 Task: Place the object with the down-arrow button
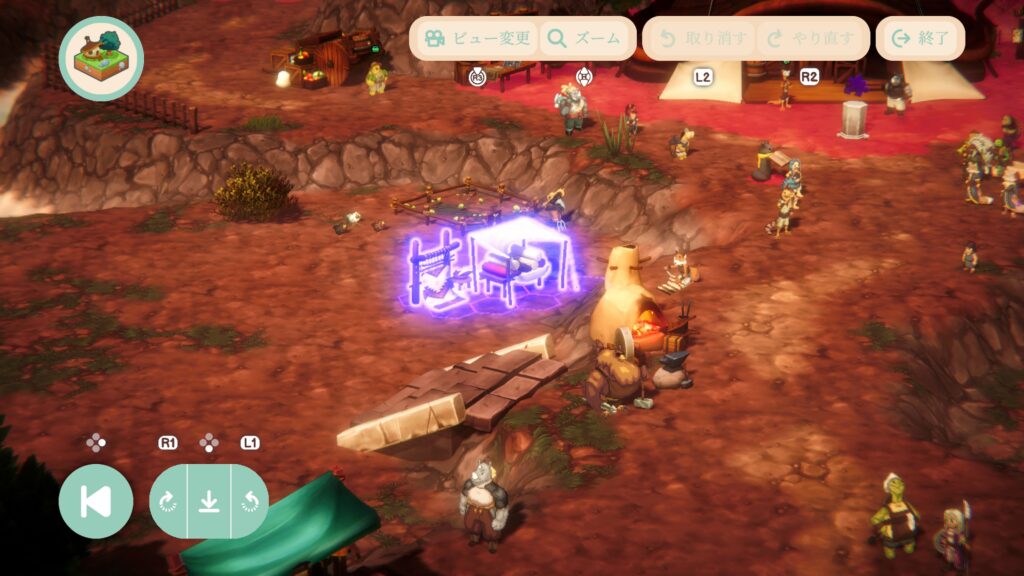pos(208,501)
